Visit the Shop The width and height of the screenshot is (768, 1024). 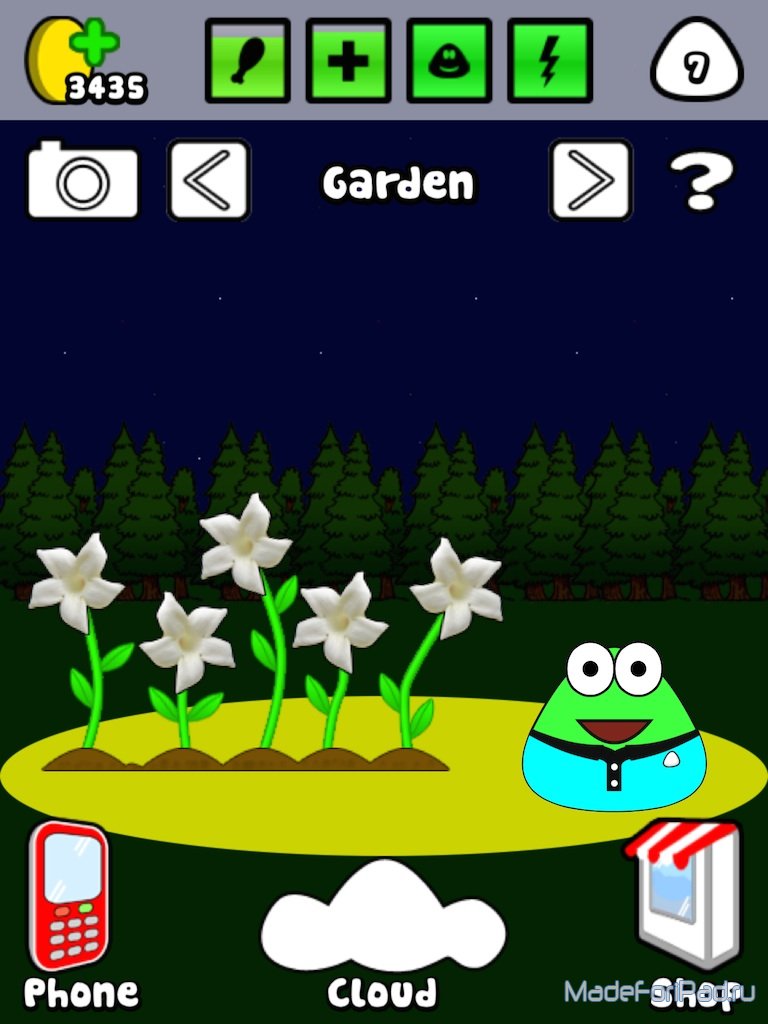click(689, 895)
